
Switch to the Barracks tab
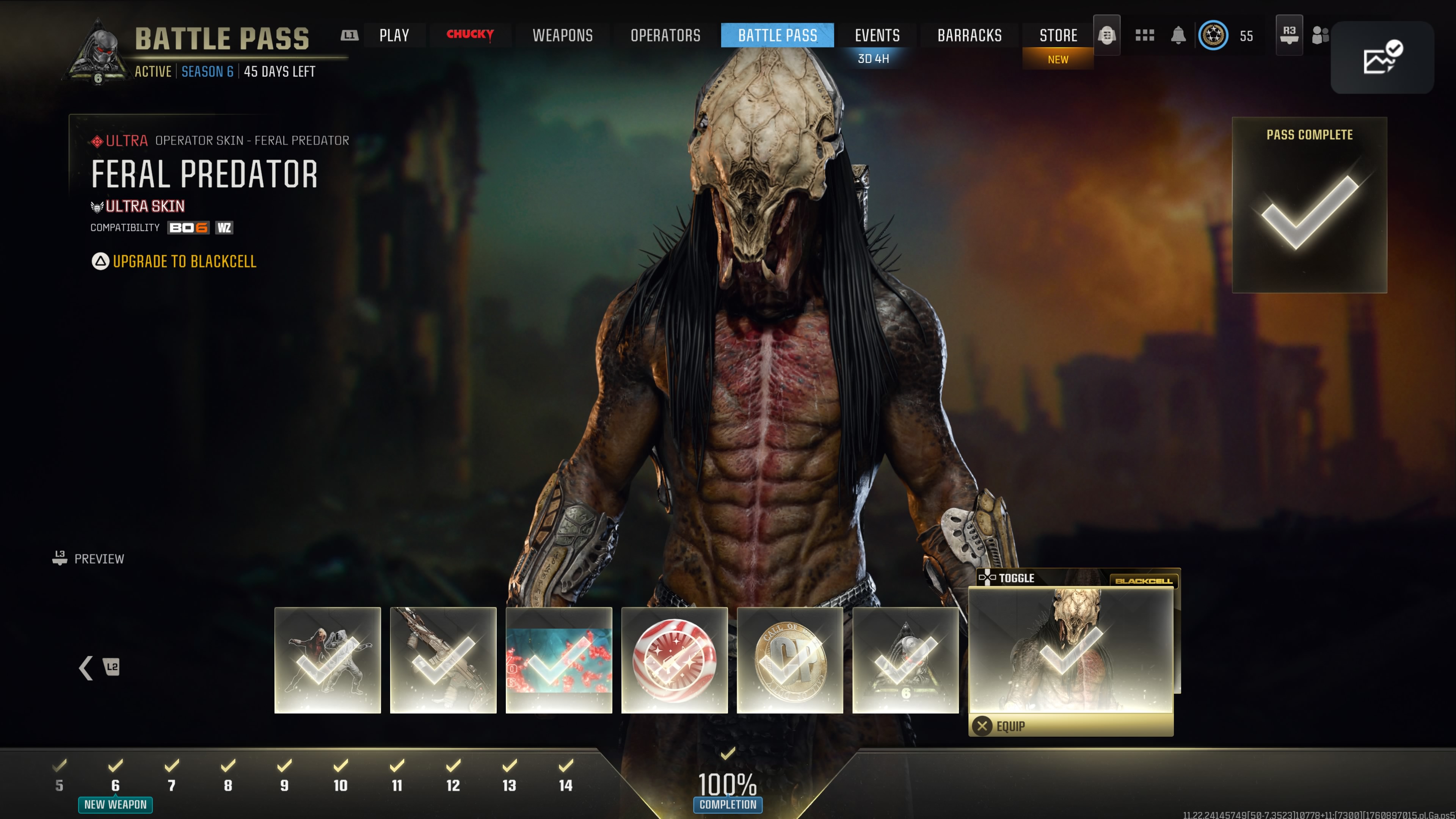pyautogui.click(x=970, y=36)
